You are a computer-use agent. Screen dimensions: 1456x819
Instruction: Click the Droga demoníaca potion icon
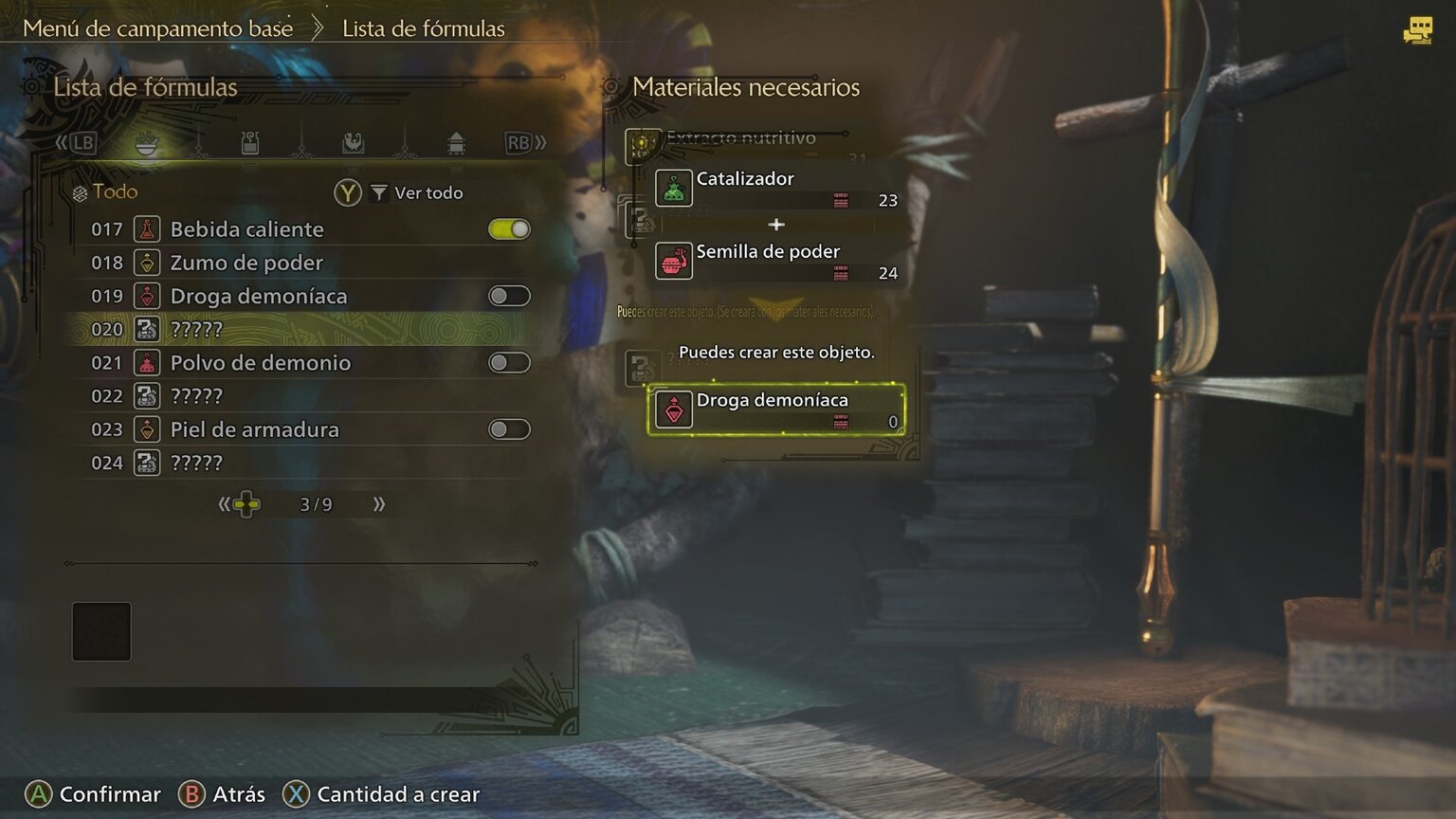tap(673, 410)
